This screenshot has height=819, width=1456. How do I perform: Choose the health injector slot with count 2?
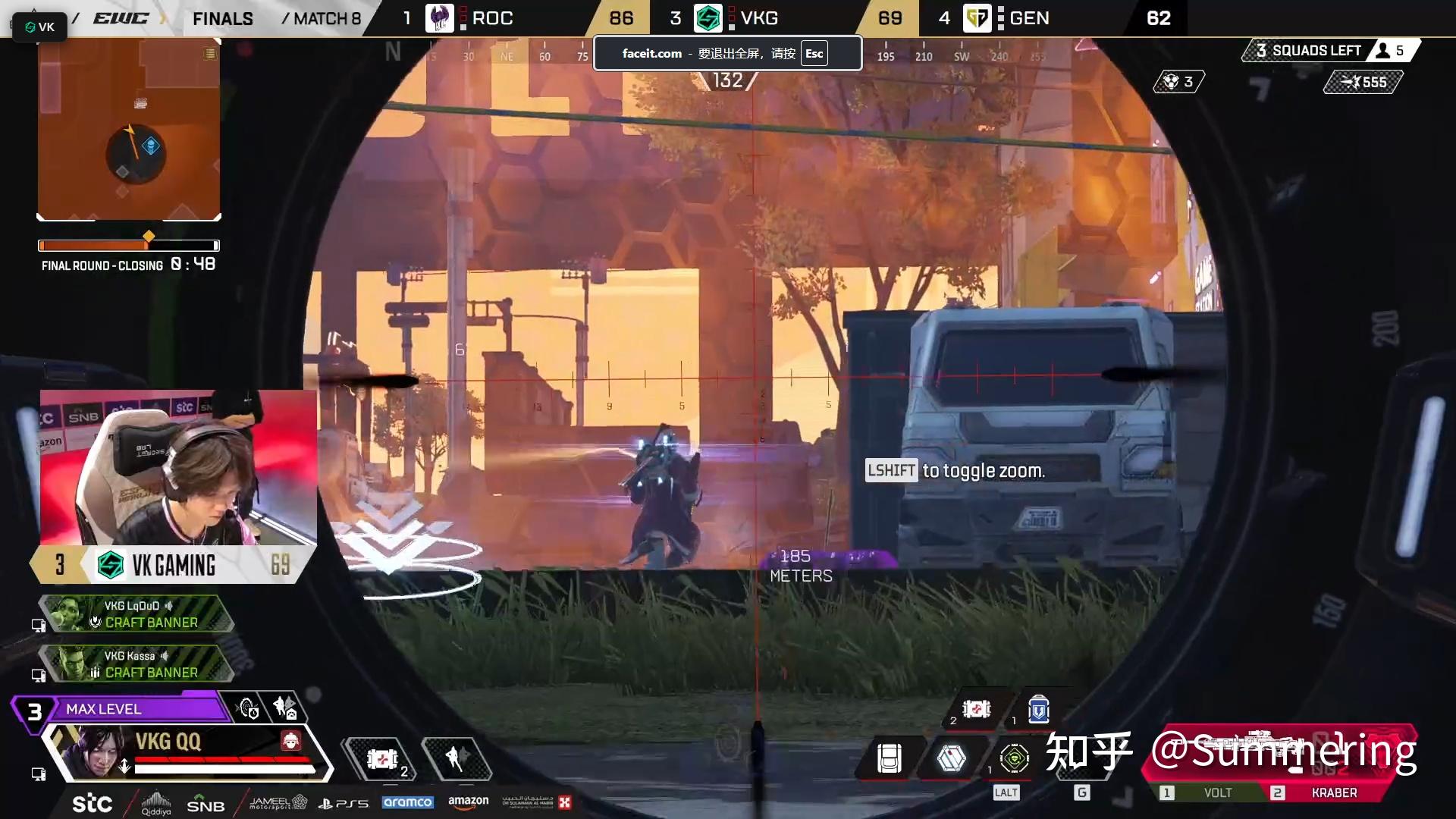pyautogui.click(x=976, y=710)
